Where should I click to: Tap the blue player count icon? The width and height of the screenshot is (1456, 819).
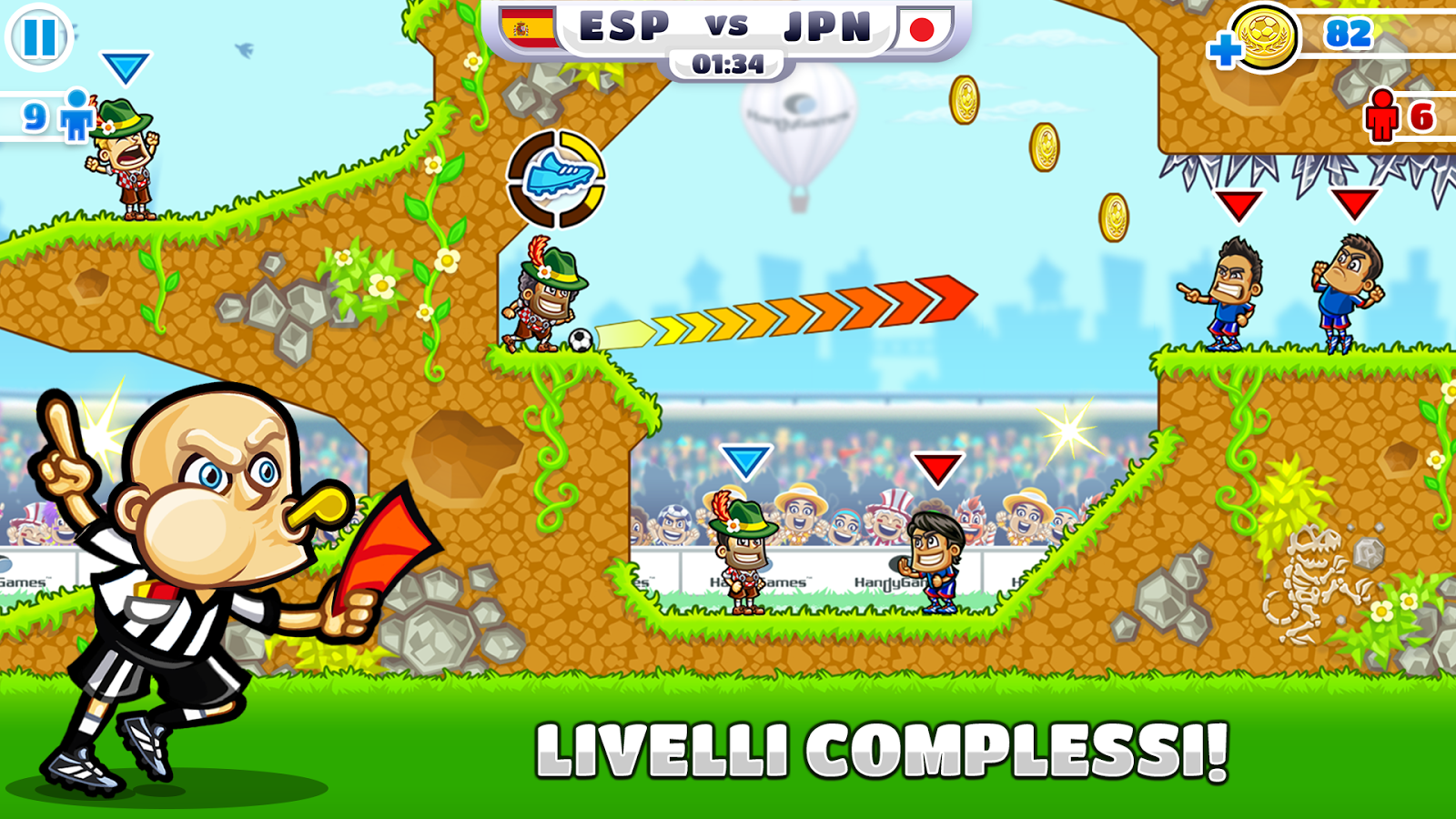77,115
